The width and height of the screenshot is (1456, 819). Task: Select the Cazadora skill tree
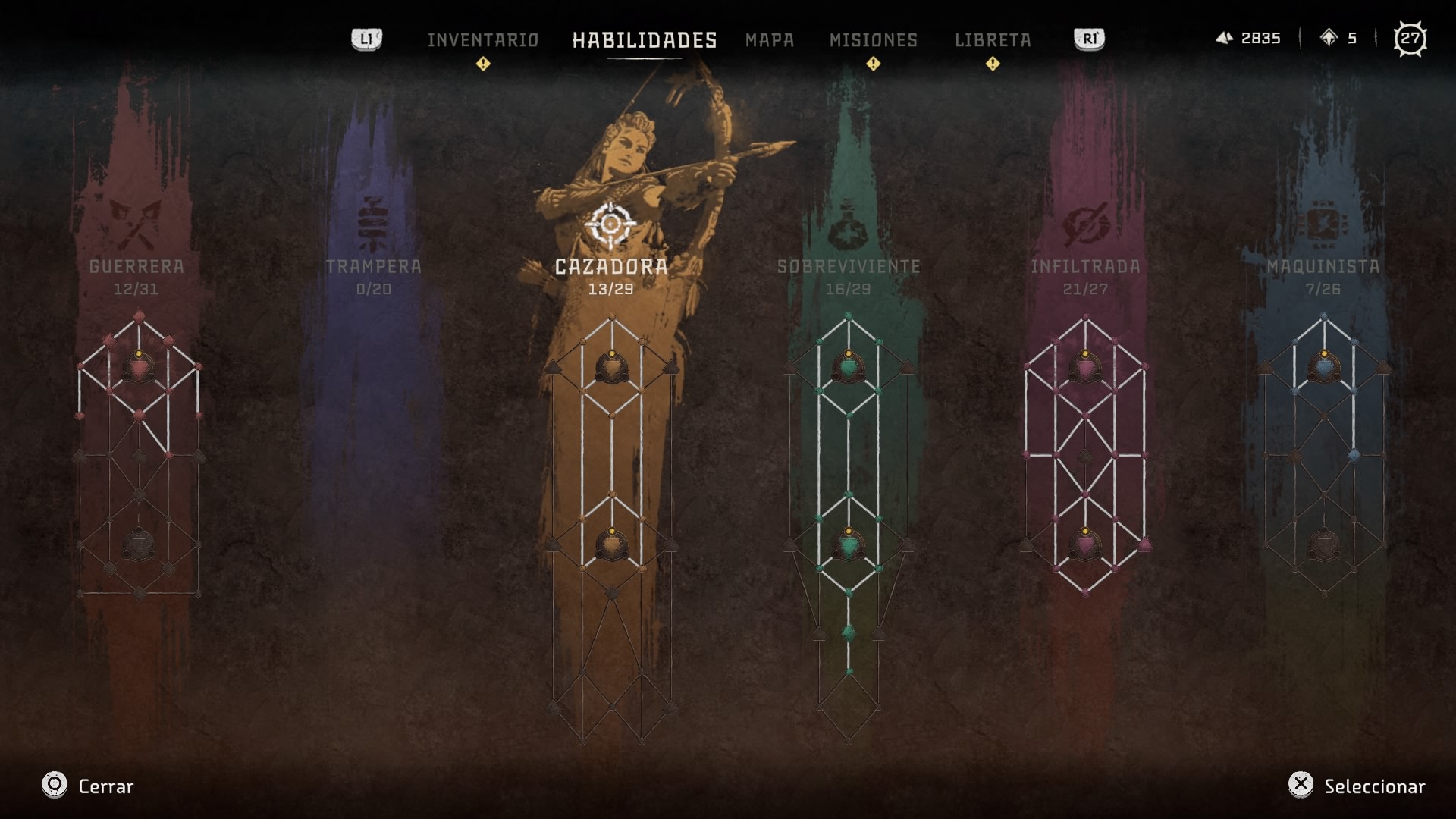point(611,266)
